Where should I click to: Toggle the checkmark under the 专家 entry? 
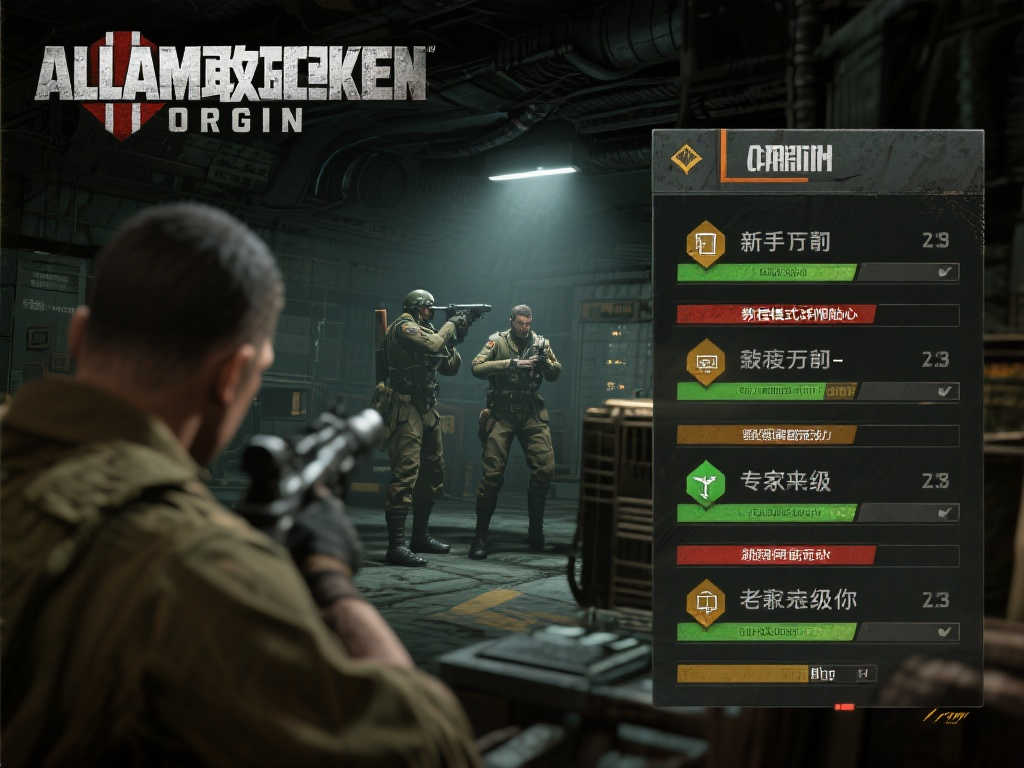[943, 512]
